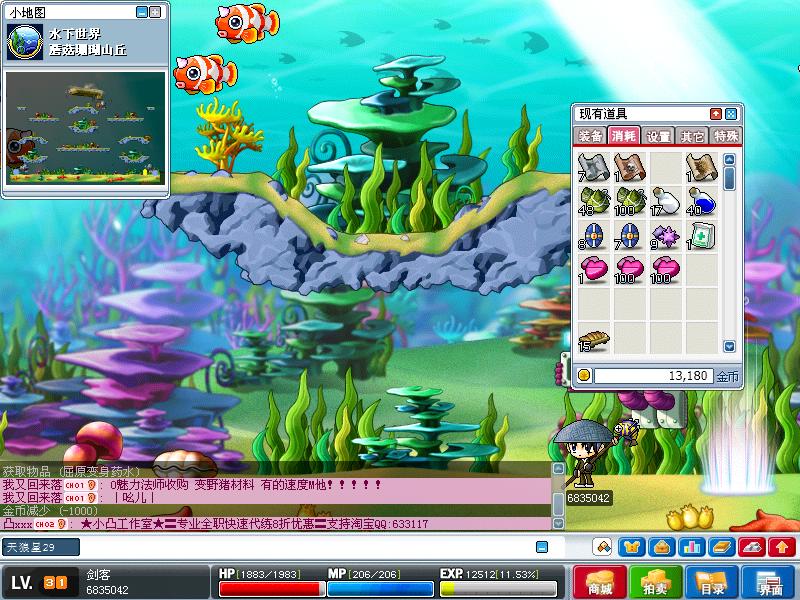
Task: Open the 目录 menu
Action: click(711, 582)
